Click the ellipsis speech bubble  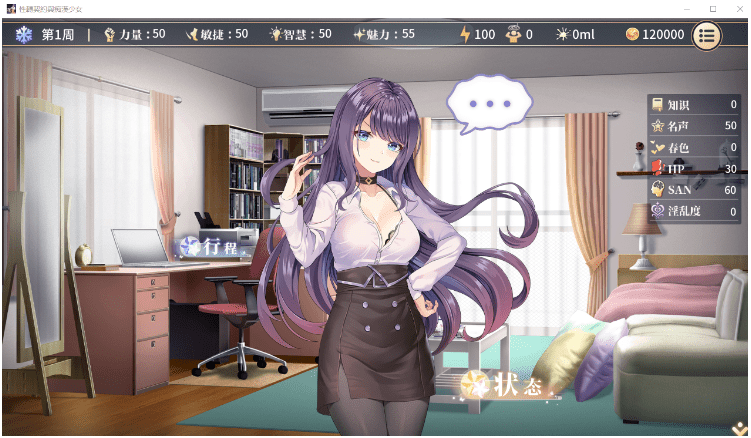(489, 104)
